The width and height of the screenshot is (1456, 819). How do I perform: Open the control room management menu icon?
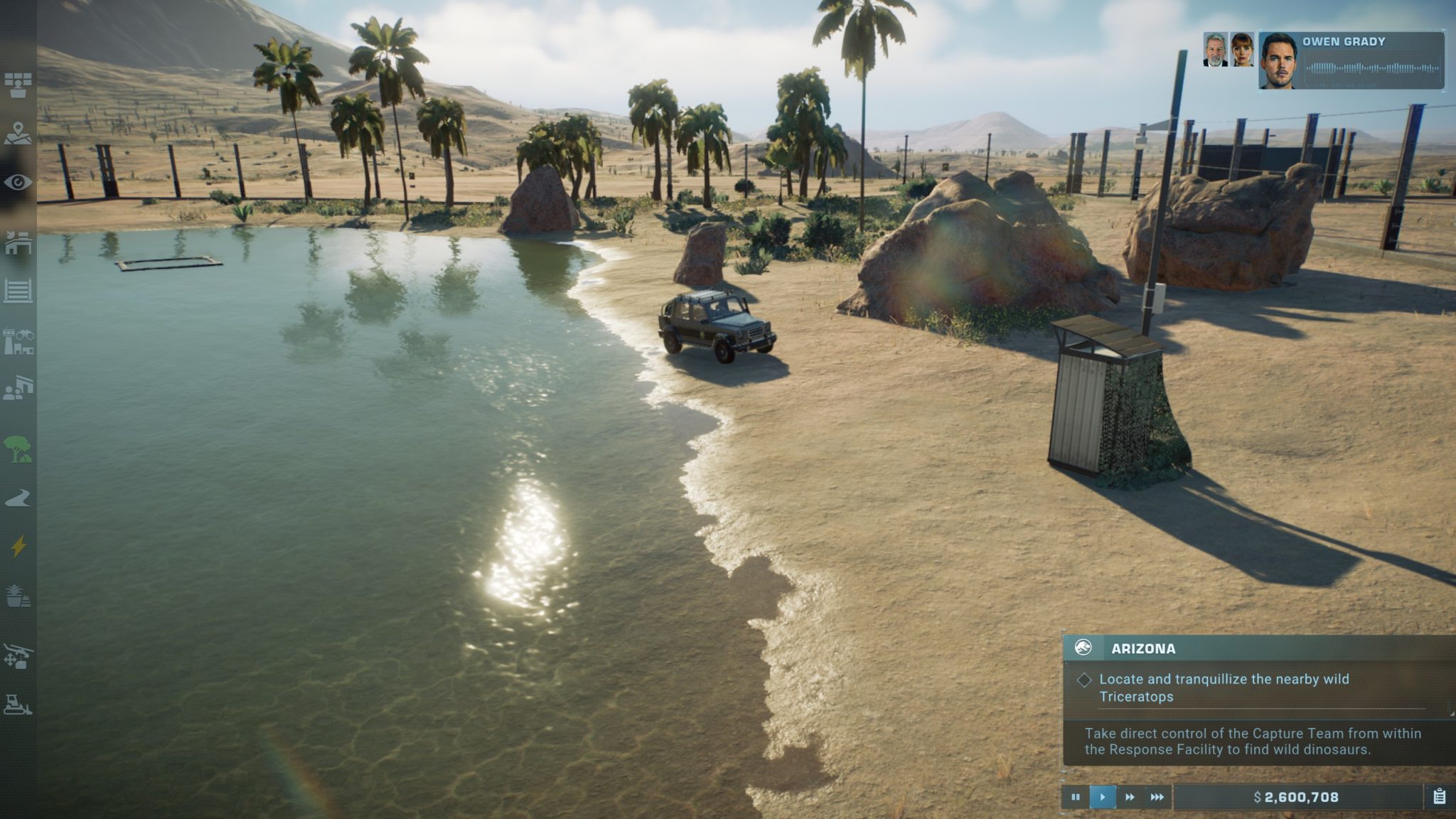18,85
